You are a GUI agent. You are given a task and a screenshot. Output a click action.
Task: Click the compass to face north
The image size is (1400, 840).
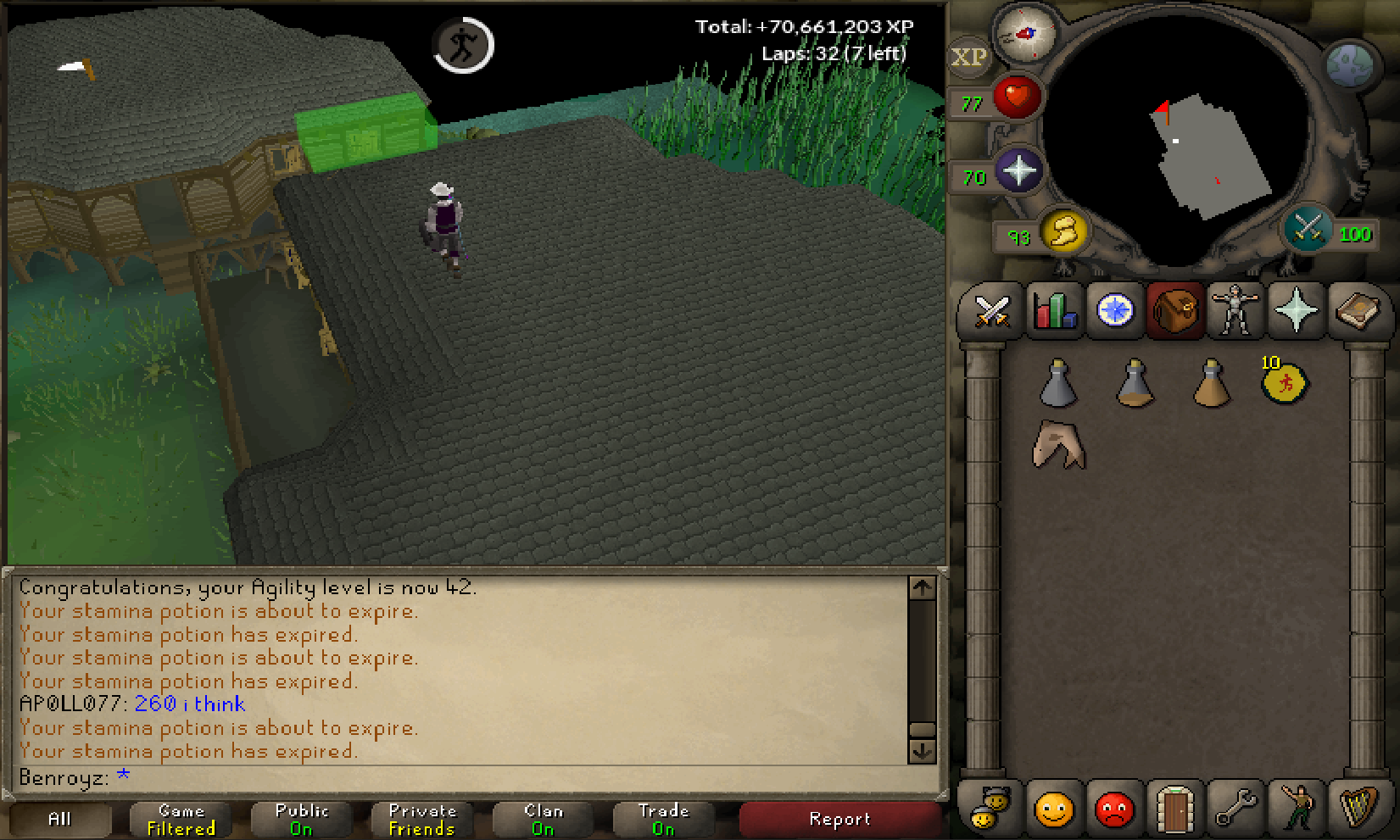tap(1024, 34)
